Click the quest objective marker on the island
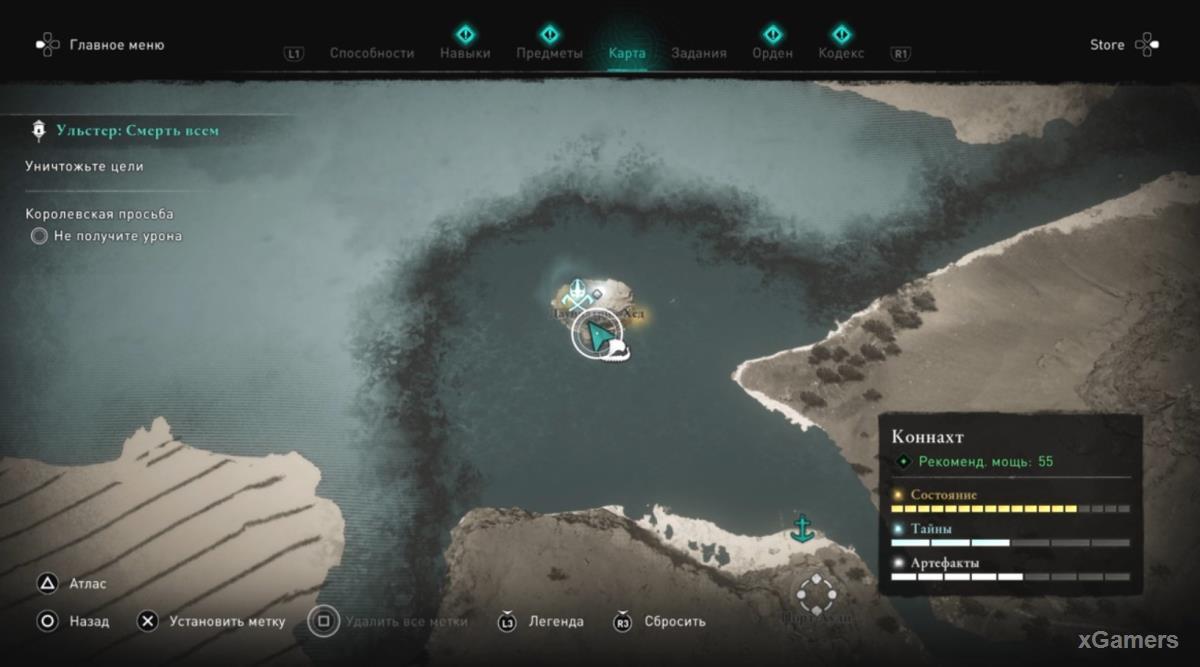Viewport: 1200px width, 667px height. 576,294
